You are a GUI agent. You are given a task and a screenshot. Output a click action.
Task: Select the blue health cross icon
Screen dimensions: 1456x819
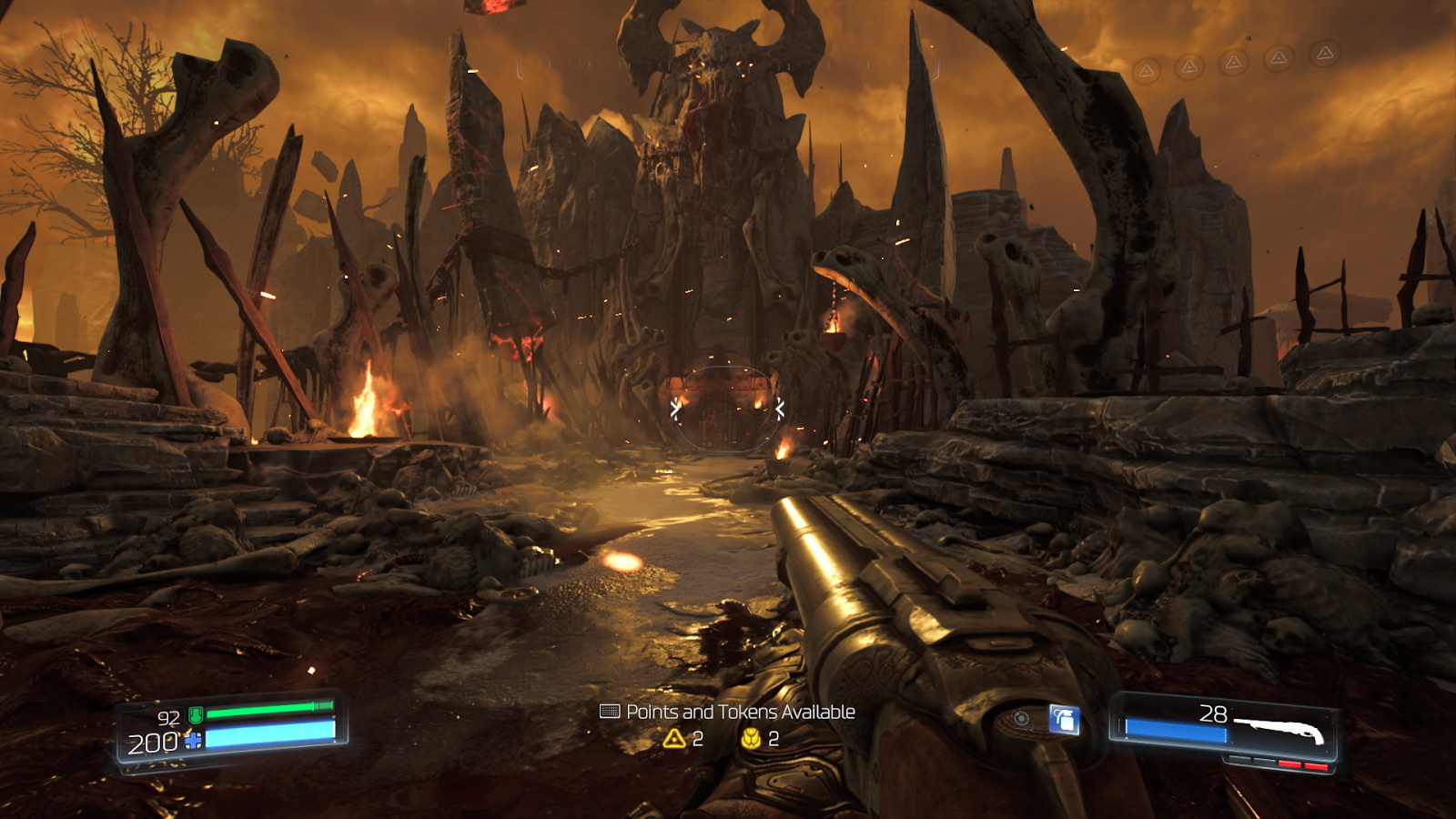pos(194,742)
